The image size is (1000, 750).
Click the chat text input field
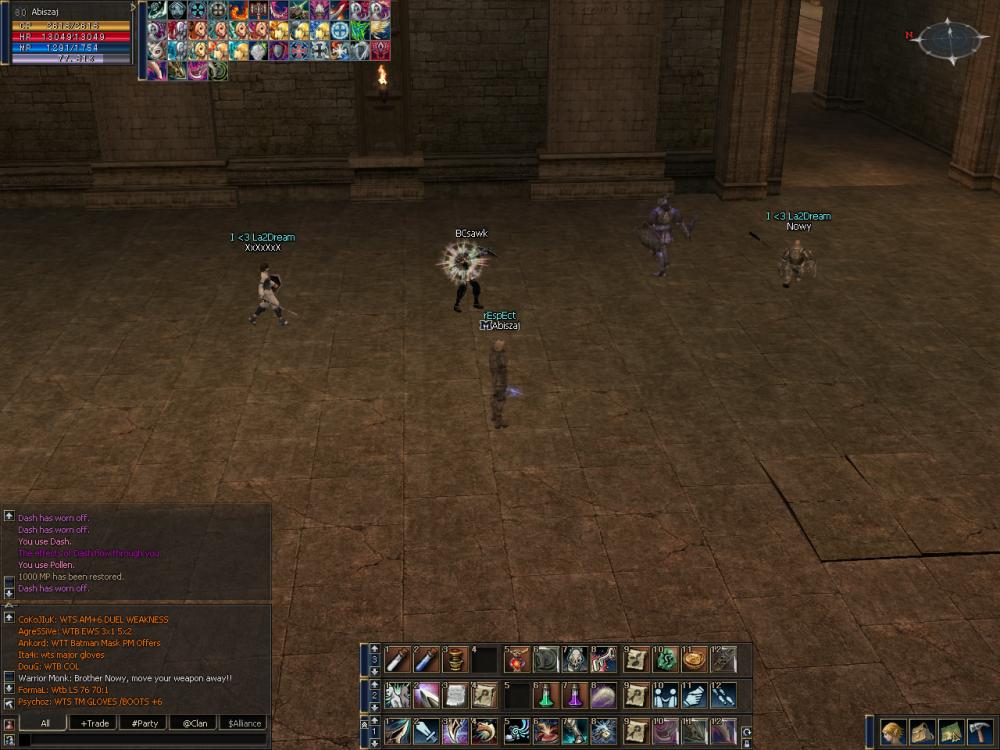[x=140, y=740]
